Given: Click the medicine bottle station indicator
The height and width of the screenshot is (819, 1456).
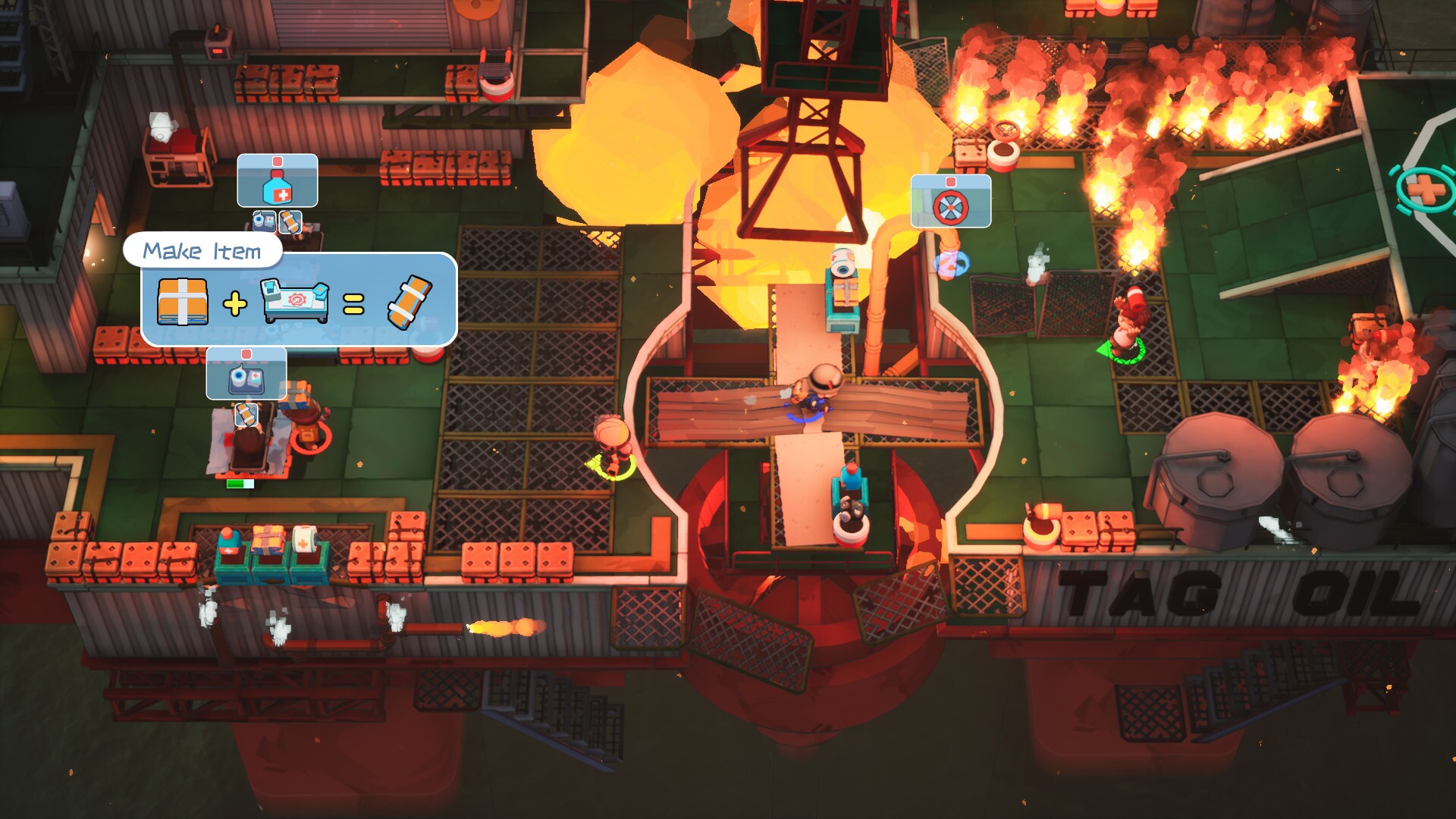Looking at the screenshot, I should coord(278,189).
